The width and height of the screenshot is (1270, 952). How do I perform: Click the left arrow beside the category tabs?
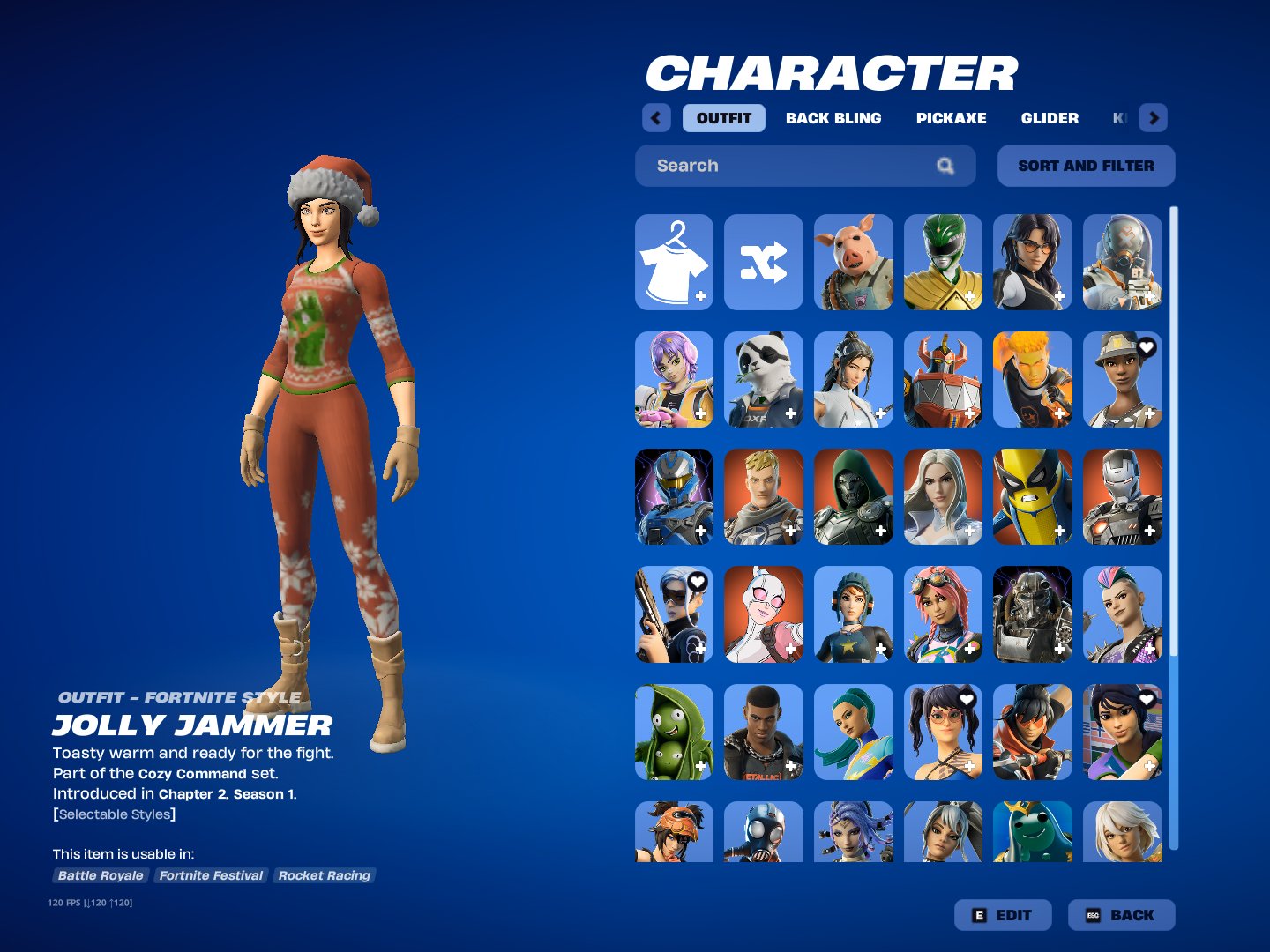click(x=656, y=117)
